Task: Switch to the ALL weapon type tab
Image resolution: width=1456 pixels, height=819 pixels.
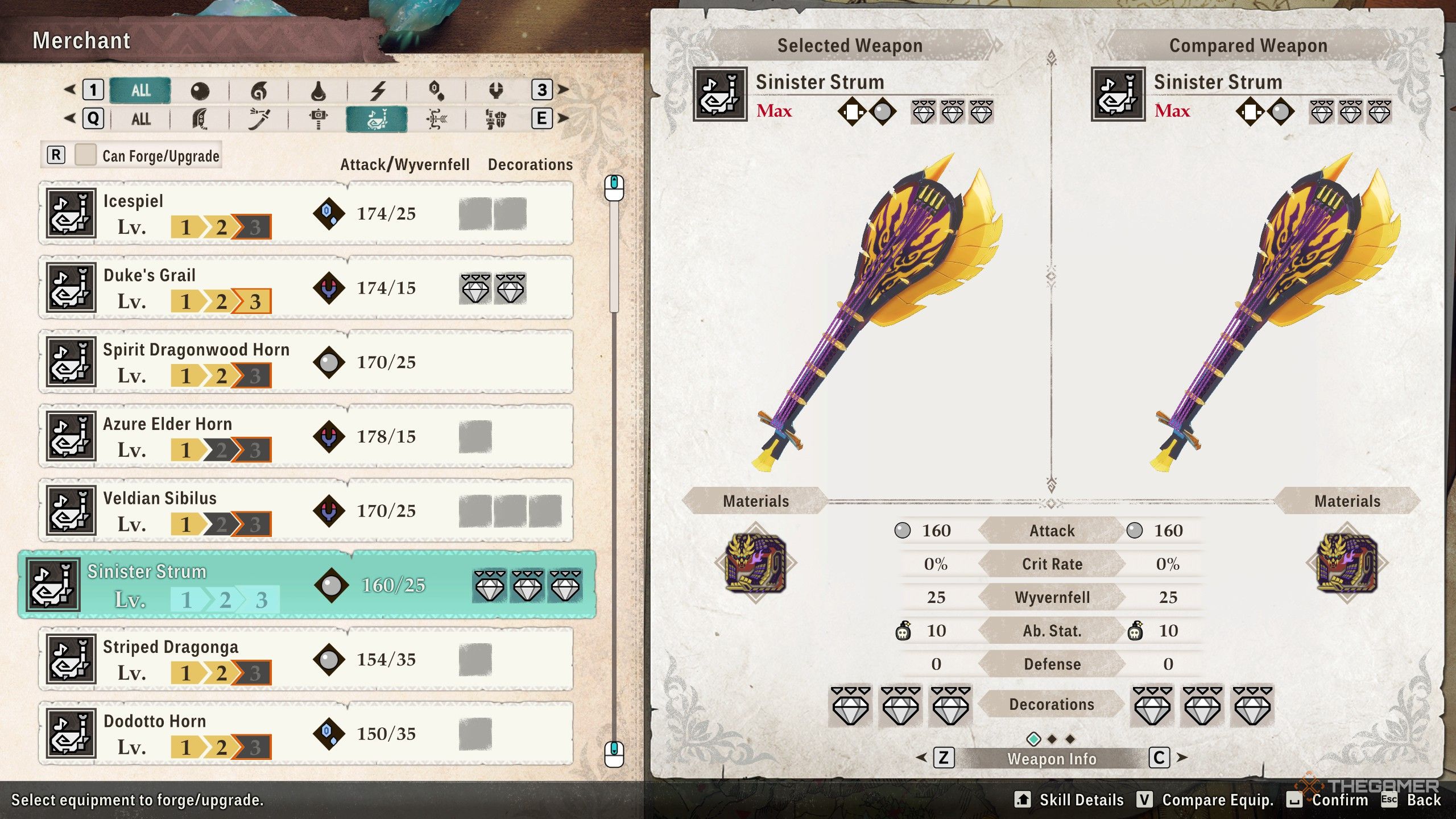Action: tap(140, 119)
